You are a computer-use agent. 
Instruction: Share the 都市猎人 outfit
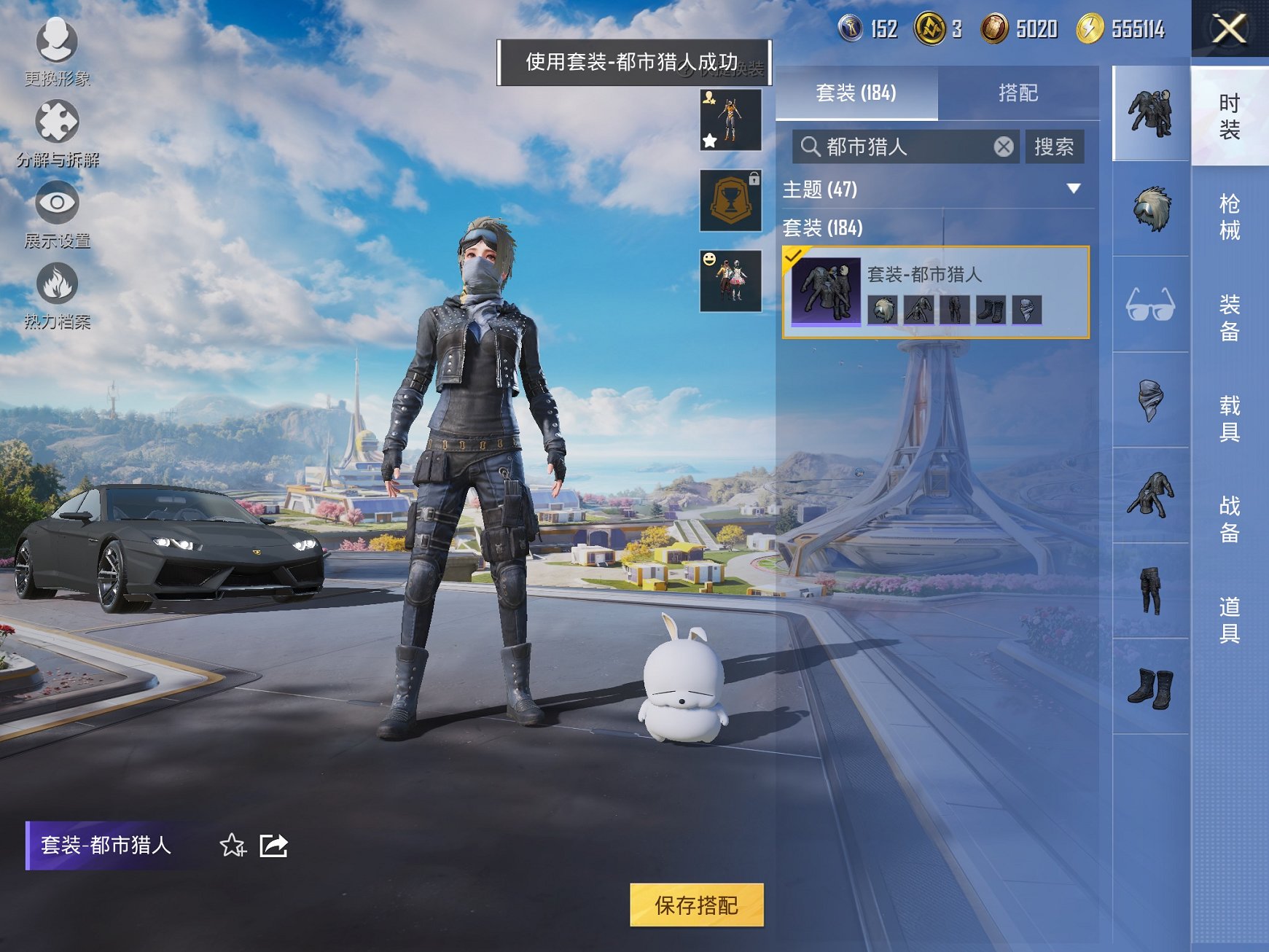coord(273,846)
